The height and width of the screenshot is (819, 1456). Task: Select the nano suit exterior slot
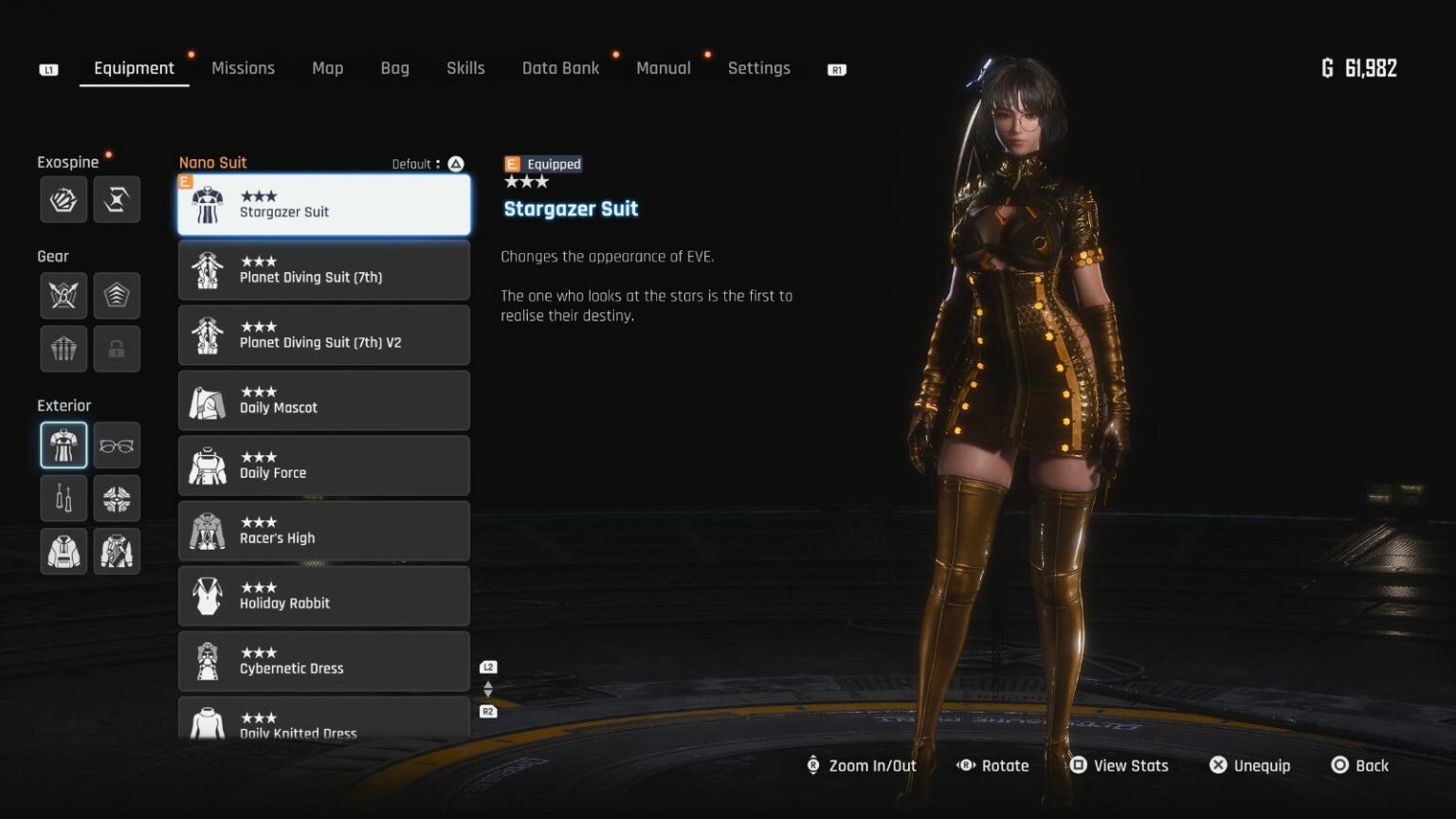pos(64,446)
